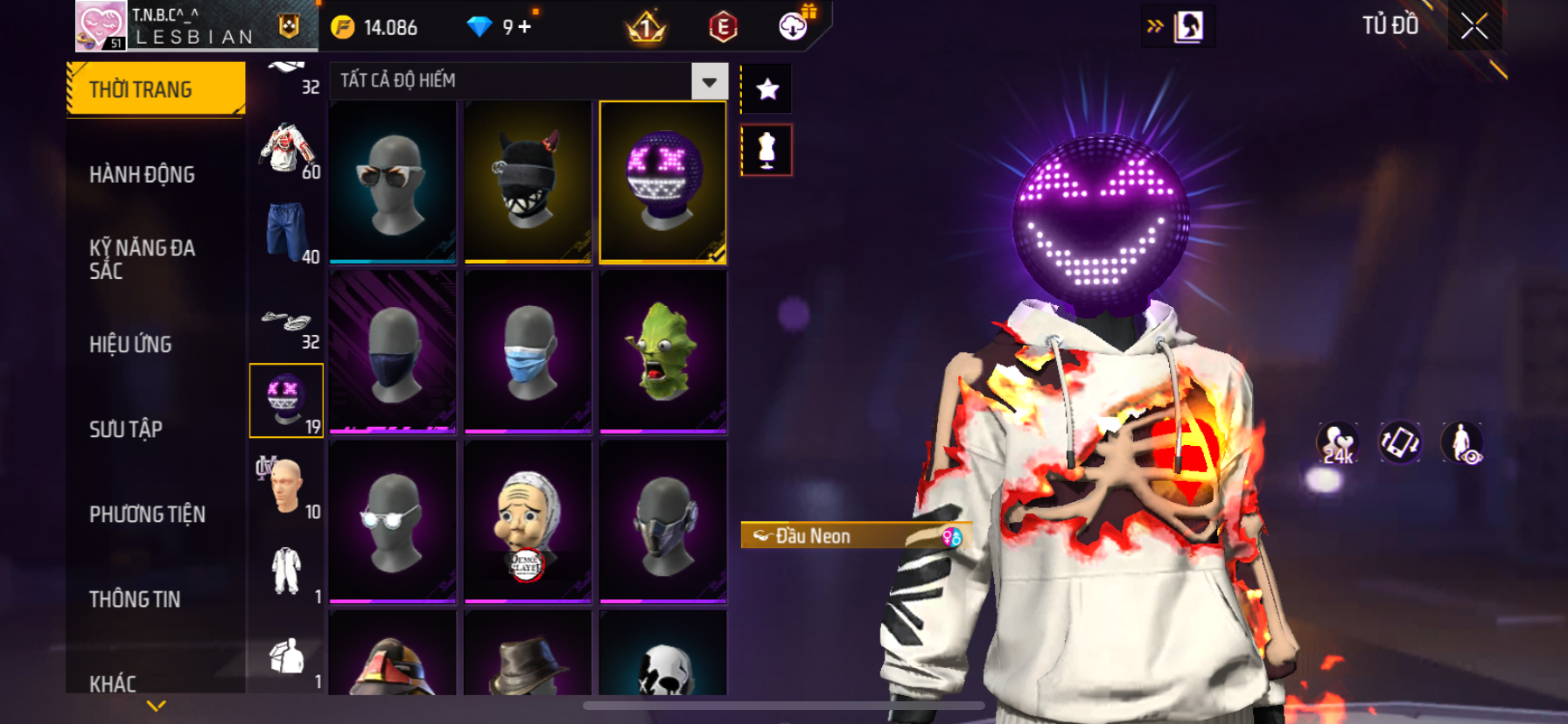Choose the sunglasses head item
1568x724 pixels.
[393, 182]
